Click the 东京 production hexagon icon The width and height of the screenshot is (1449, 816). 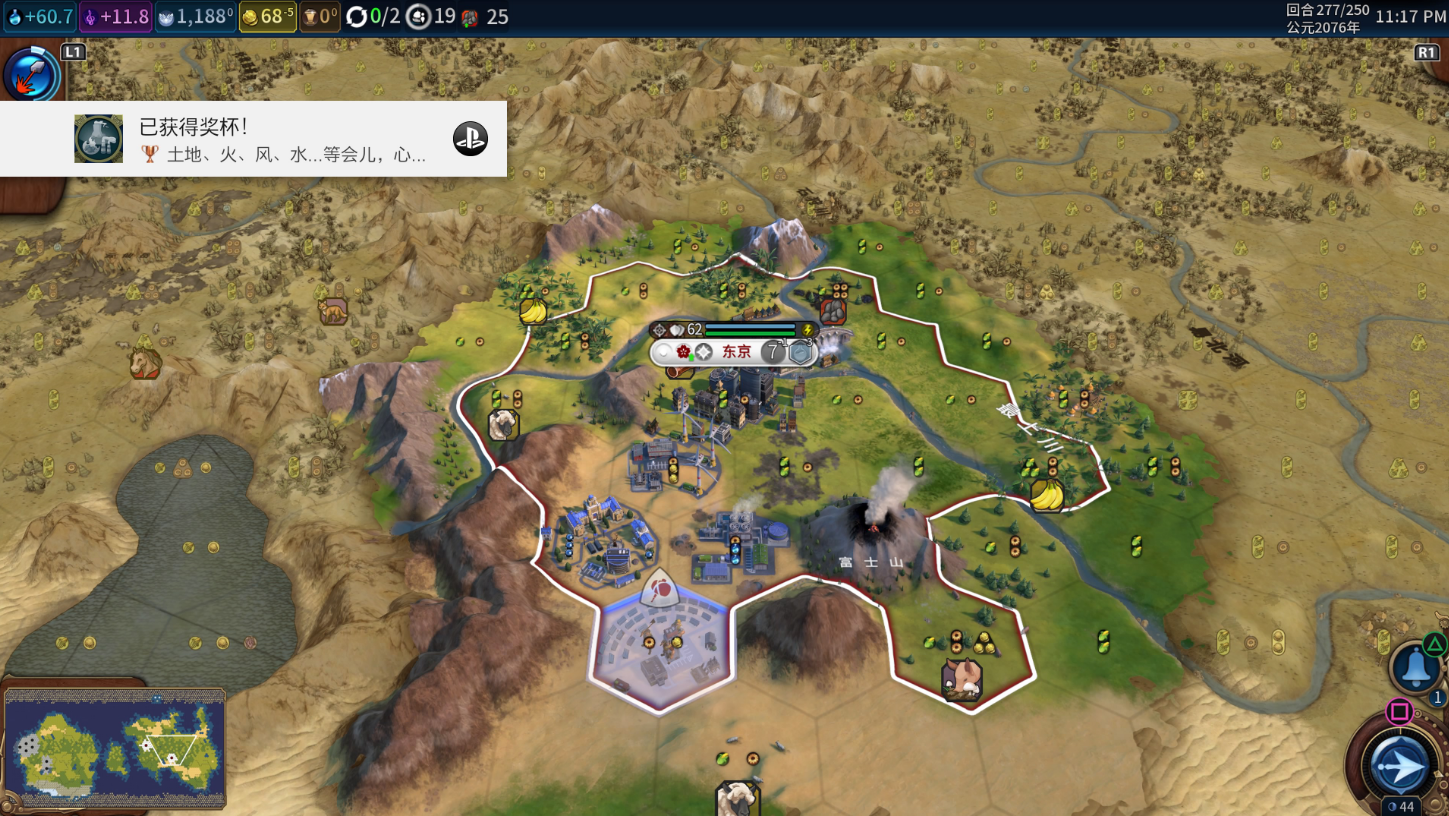pyautogui.click(x=800, y=352)
